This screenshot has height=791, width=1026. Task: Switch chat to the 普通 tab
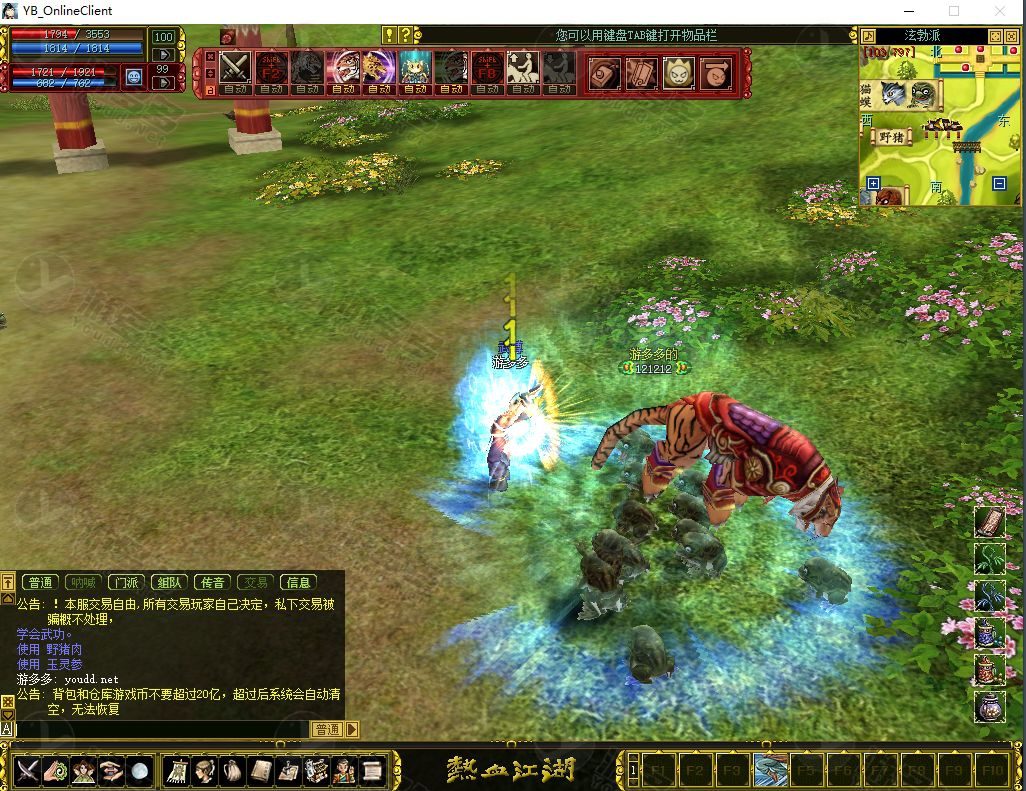coord(41,582)
